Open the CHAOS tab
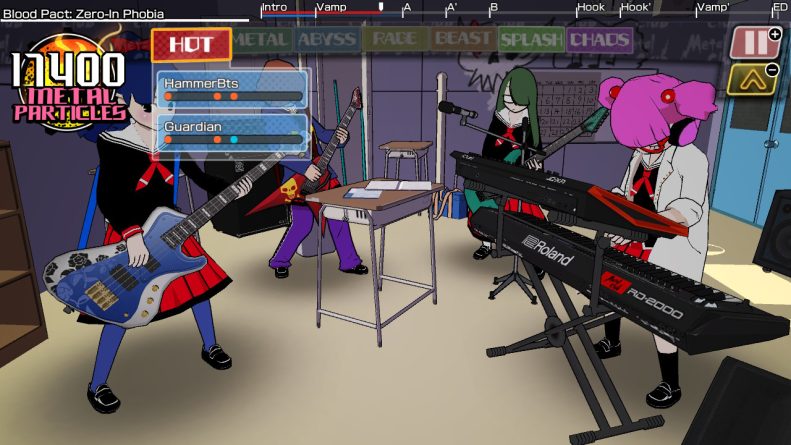Image resolution: width=791 pixels, height=445 pixels. coord(599,41)
